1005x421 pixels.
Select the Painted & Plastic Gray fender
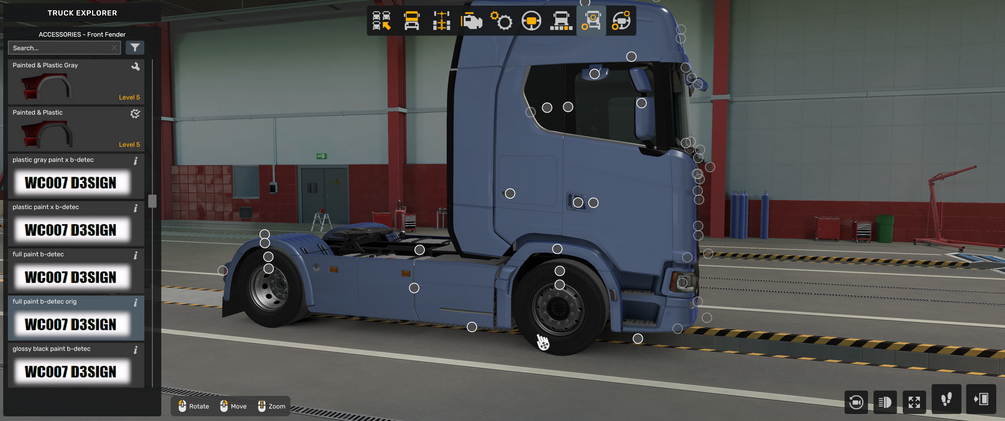76,82
